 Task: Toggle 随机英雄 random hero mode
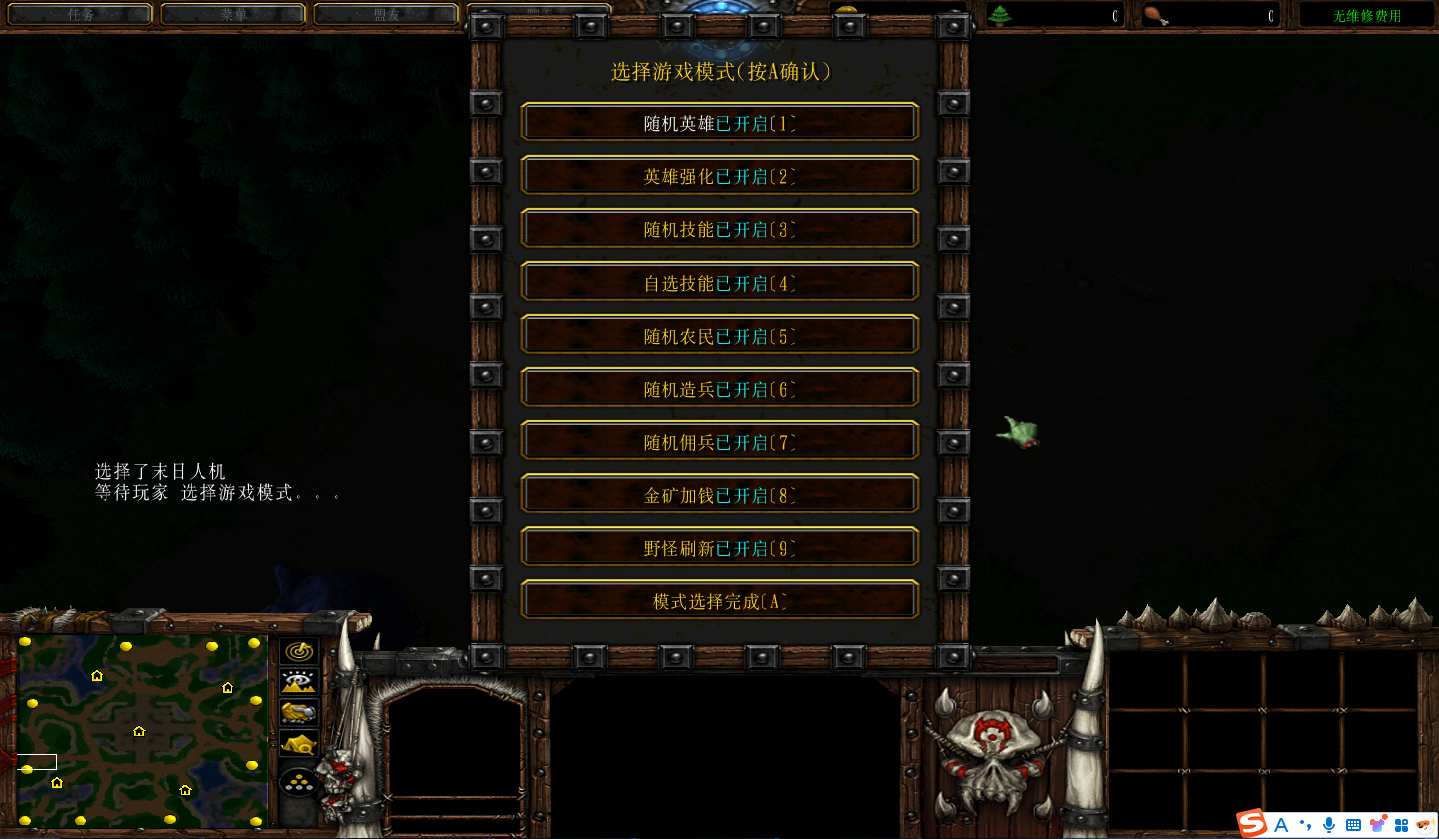pyautogui.click(x=719, y=123)
